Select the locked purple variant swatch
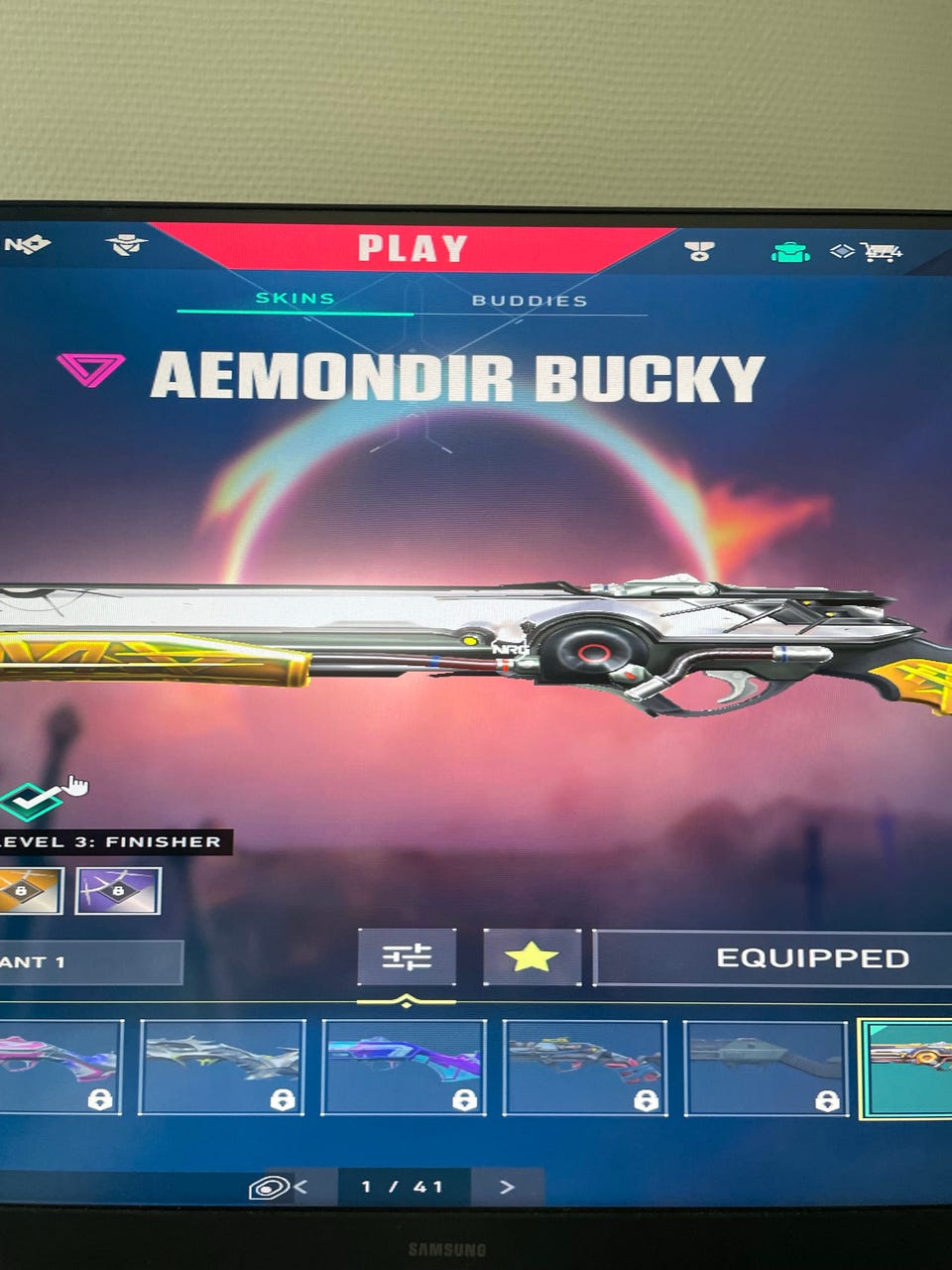 (x=118, y=891)
